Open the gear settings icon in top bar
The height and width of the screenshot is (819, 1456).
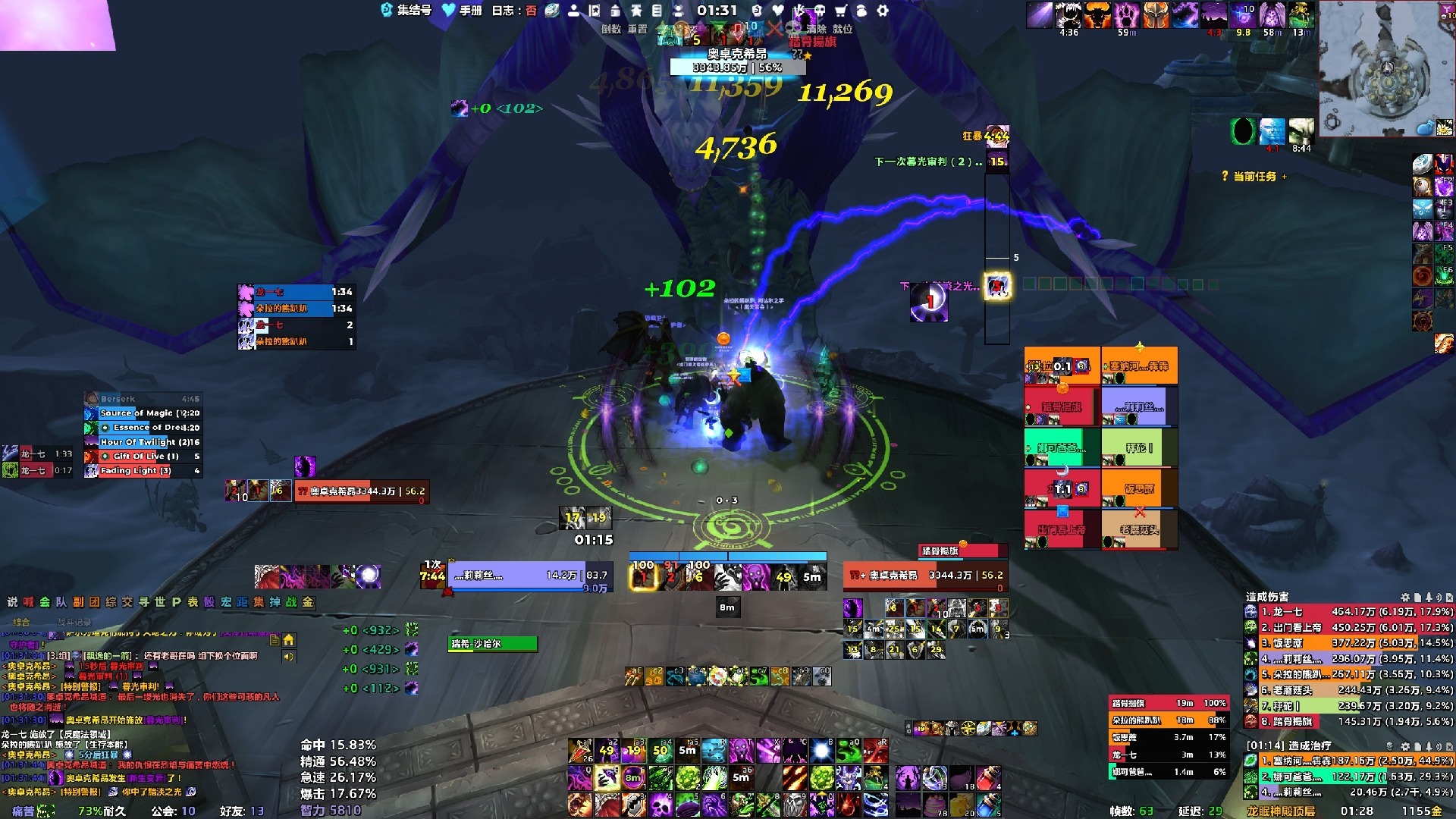pyautogui.click(x=883, y=11)
